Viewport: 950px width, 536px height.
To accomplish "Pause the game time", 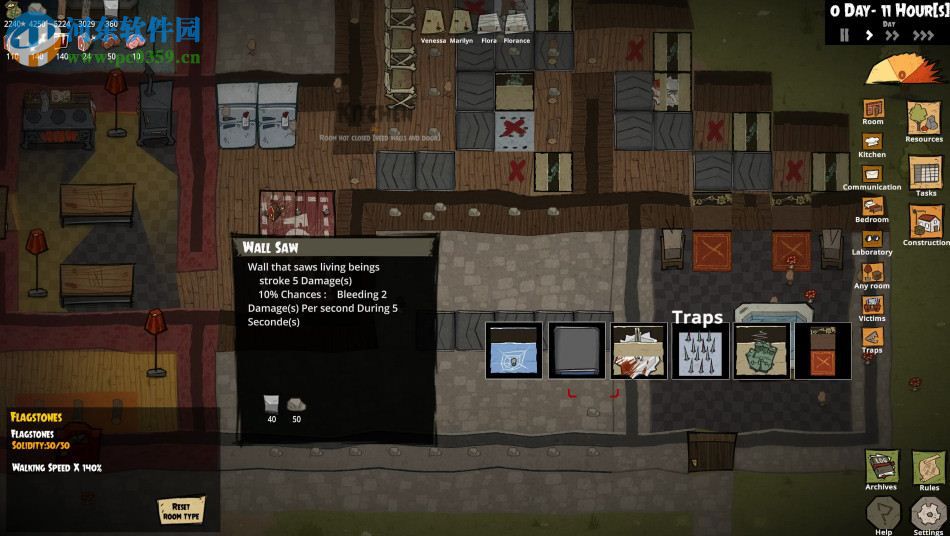I will click(x=845, y=35).
